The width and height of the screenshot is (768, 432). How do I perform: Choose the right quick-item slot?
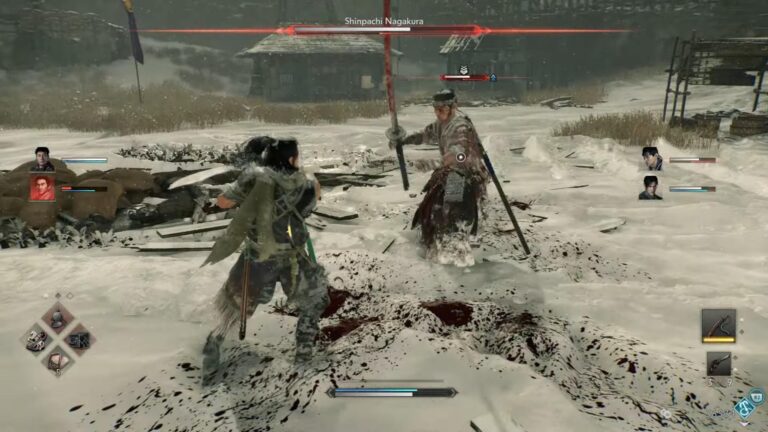[x=78, y=339]
